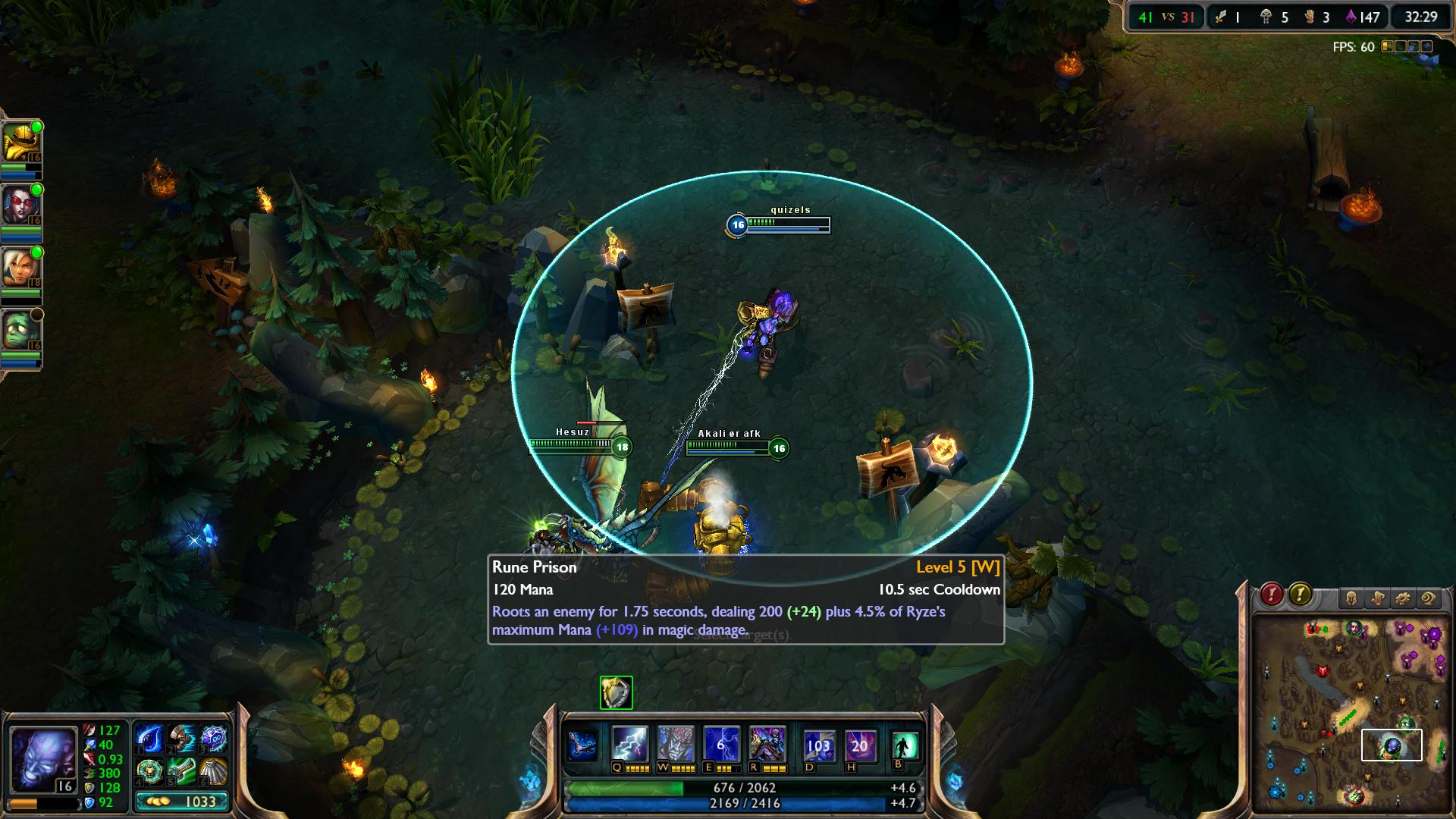Click the passive ability icon
1456x819 pixels.
click(582, 745)
